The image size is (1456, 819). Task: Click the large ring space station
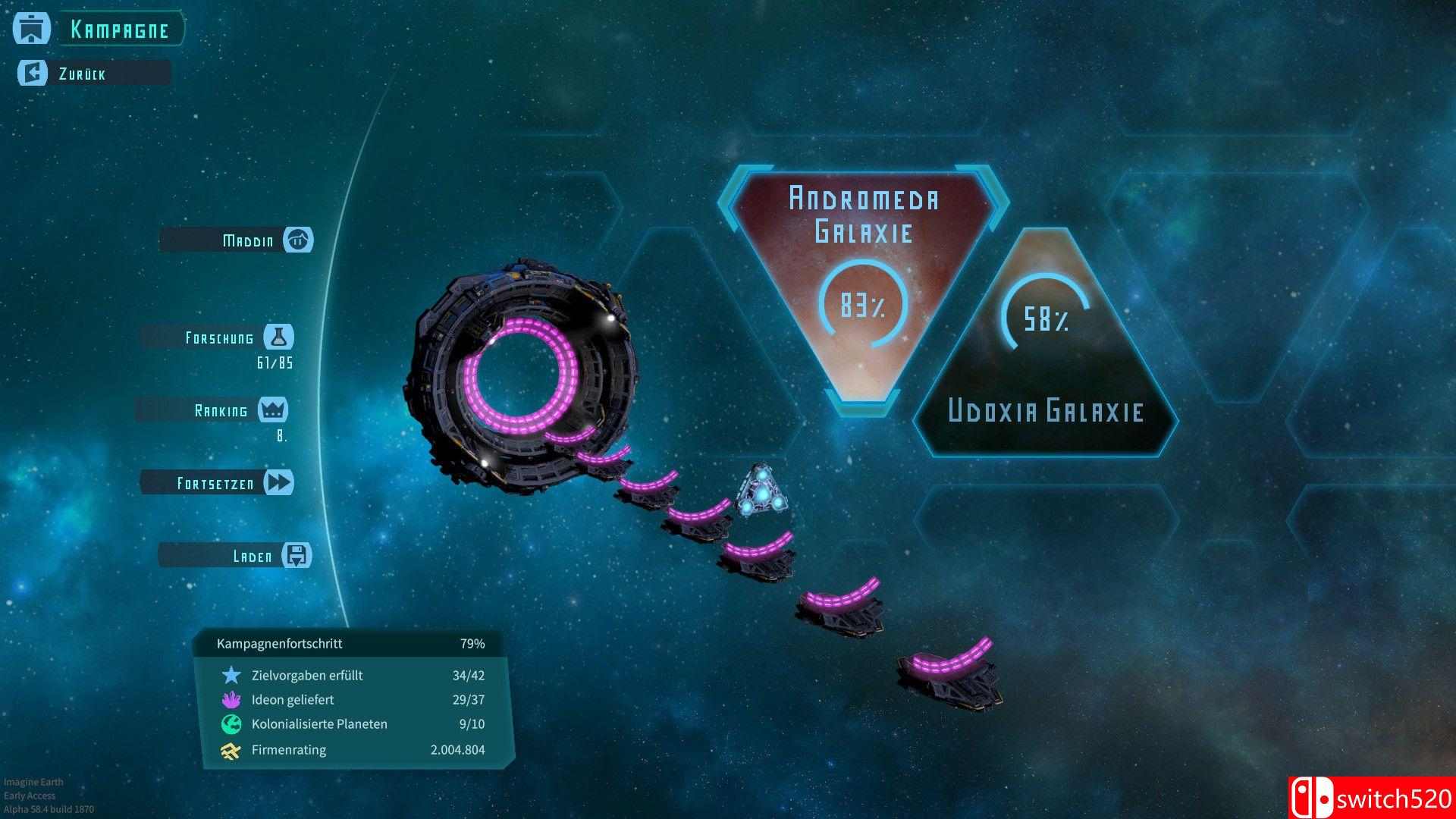[523, 372]
